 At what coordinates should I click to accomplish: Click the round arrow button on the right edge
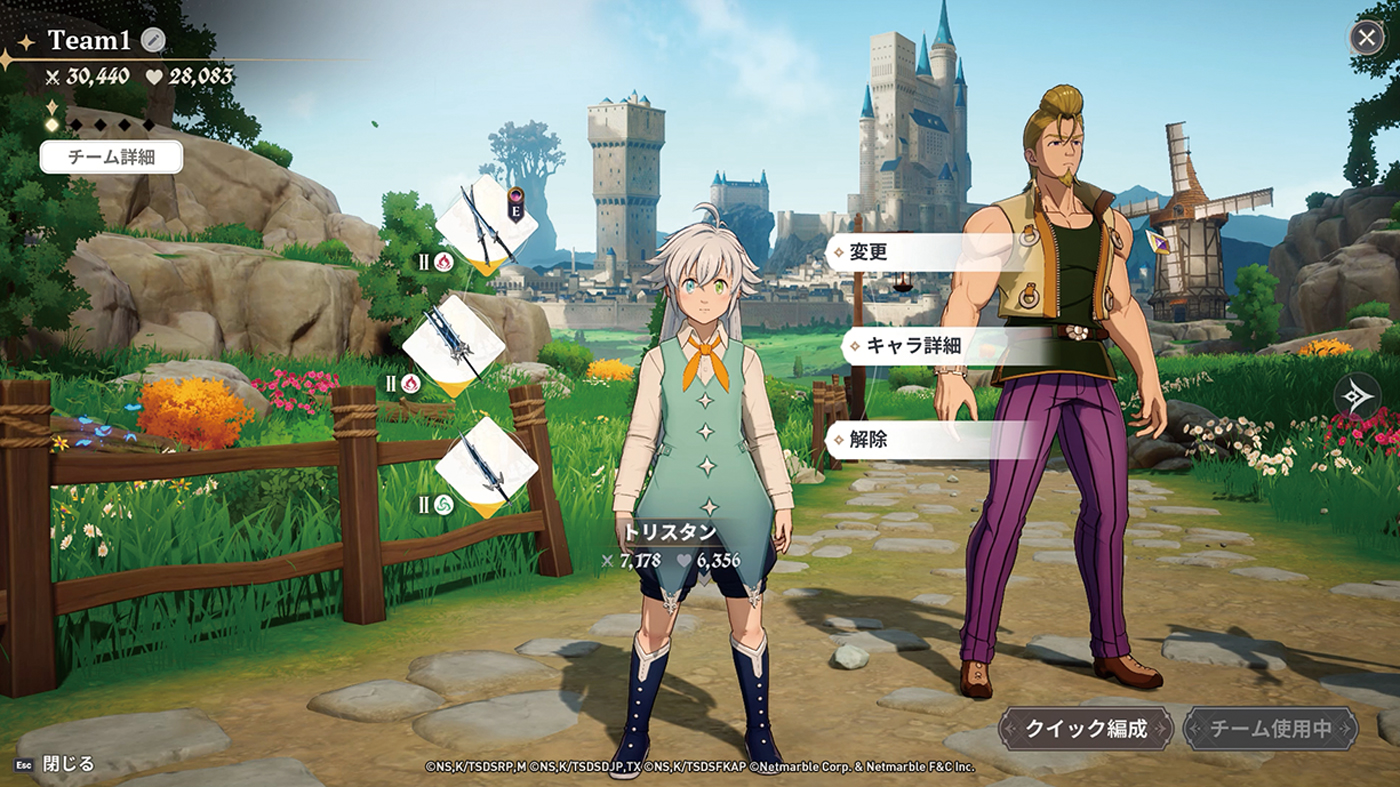[1357, 395]
